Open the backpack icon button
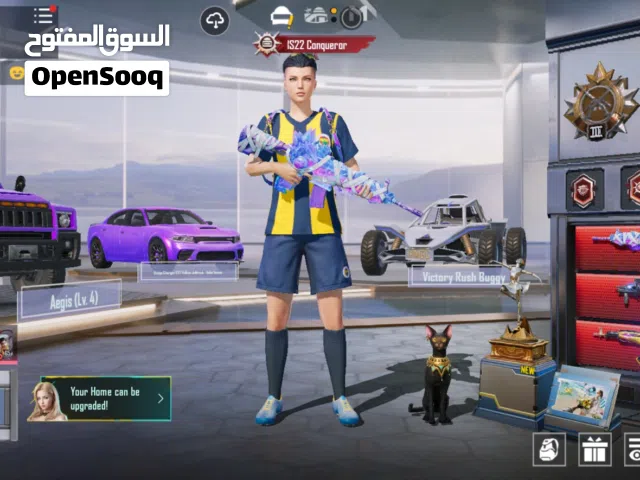The height and width of the screenshot is (480, 640). (x=547, y=449)
